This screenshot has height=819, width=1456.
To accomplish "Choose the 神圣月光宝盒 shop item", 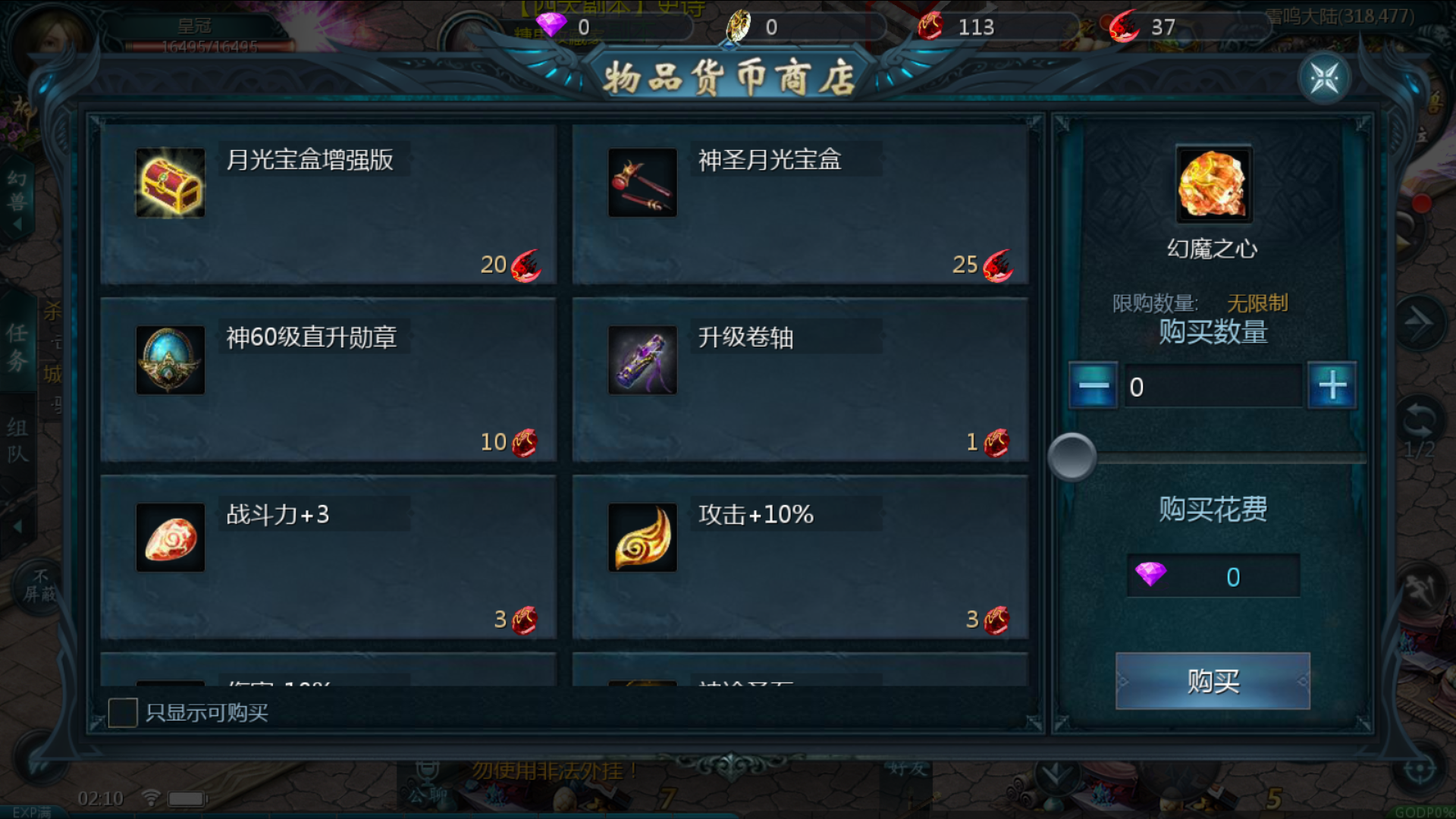I will (800, 205).
